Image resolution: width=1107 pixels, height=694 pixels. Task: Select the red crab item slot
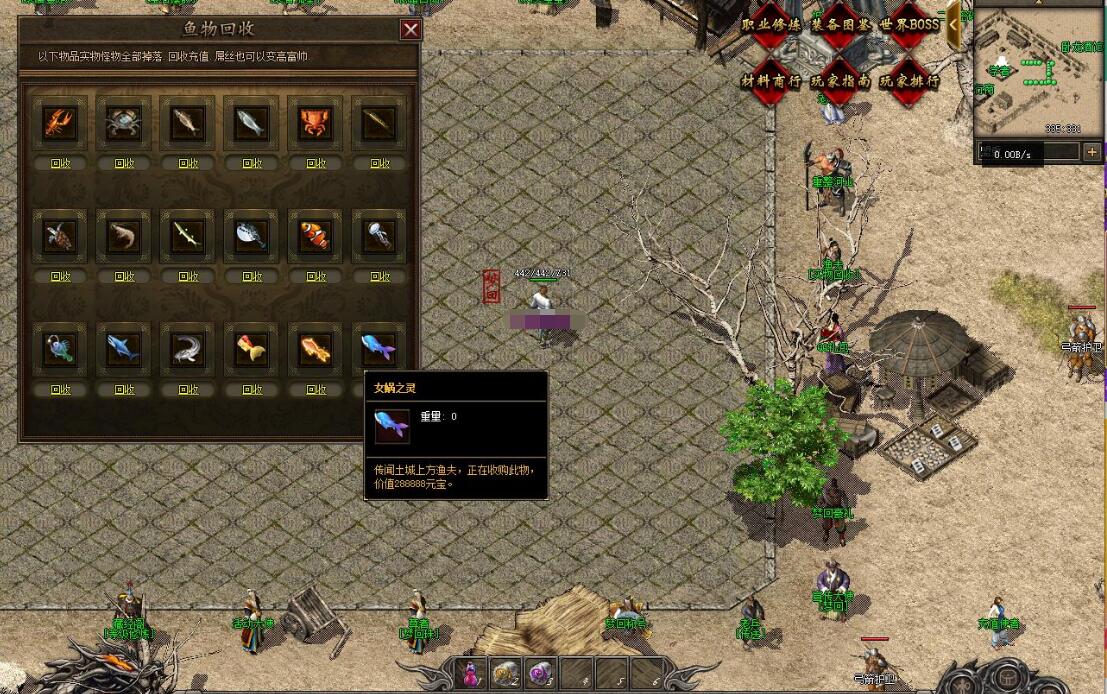click(x=316, y=123)
